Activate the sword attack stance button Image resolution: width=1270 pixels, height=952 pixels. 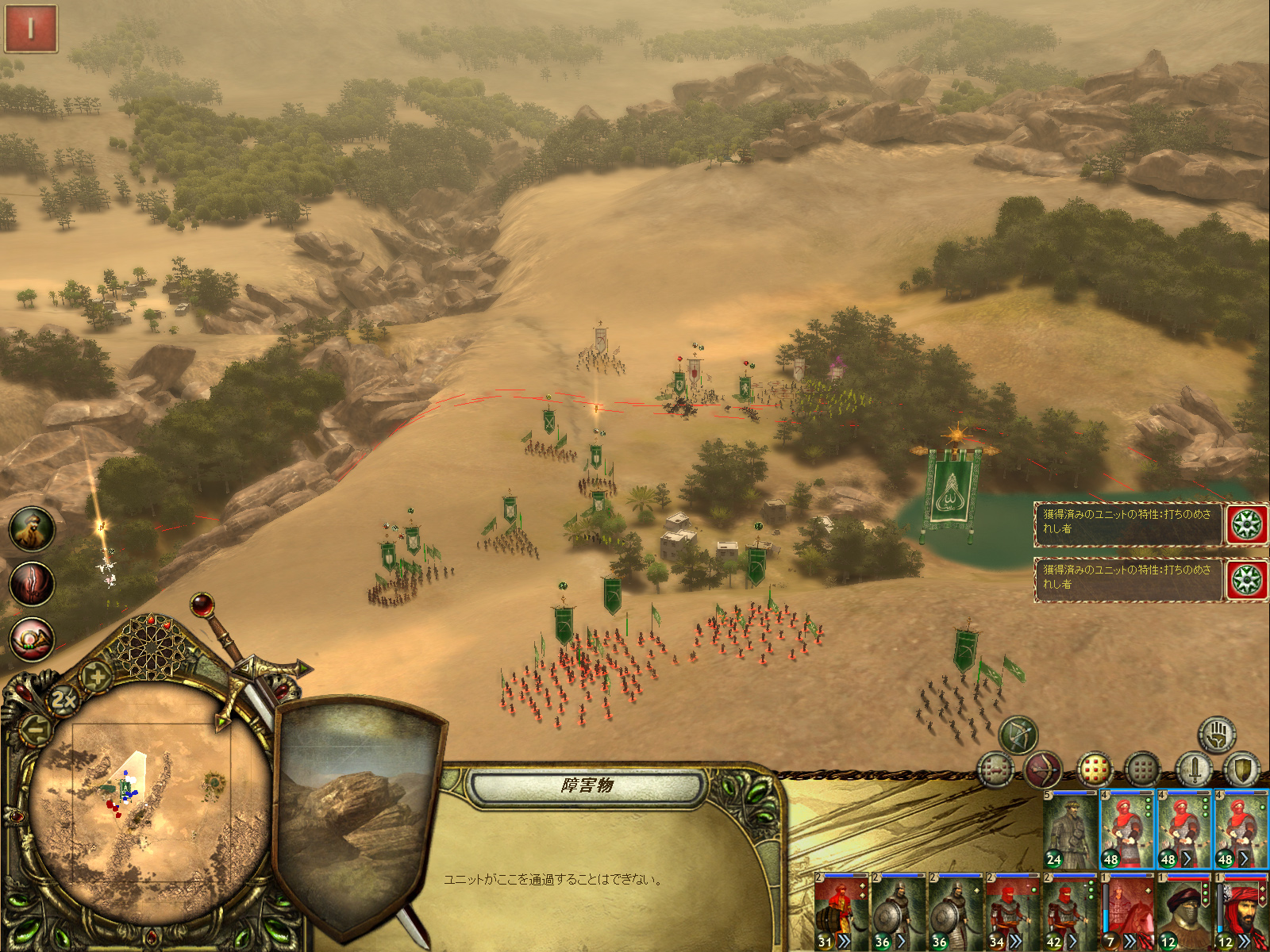pyautogui.click(x=1193, y=770)
